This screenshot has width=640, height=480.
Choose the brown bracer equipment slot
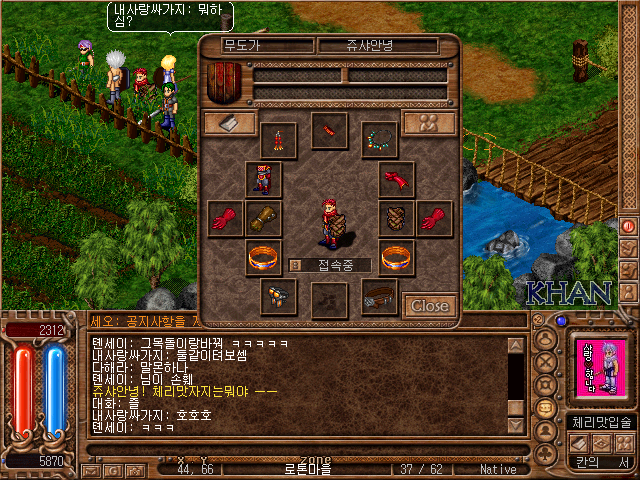tap(264, 217)
